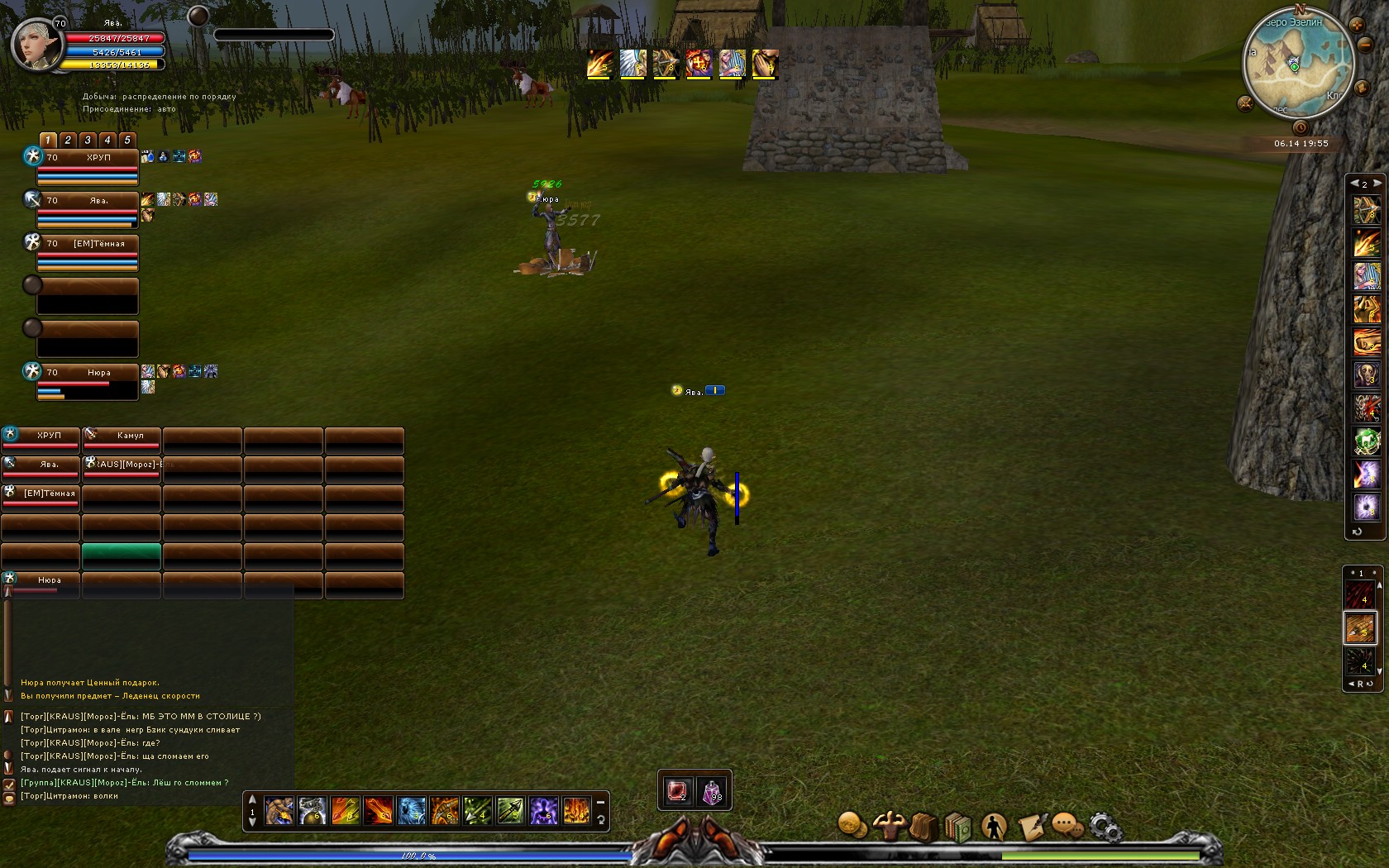The image size is (1389, 868).
Task: Activate the blue lion skill on hotbar
Action: pos(411,811)
